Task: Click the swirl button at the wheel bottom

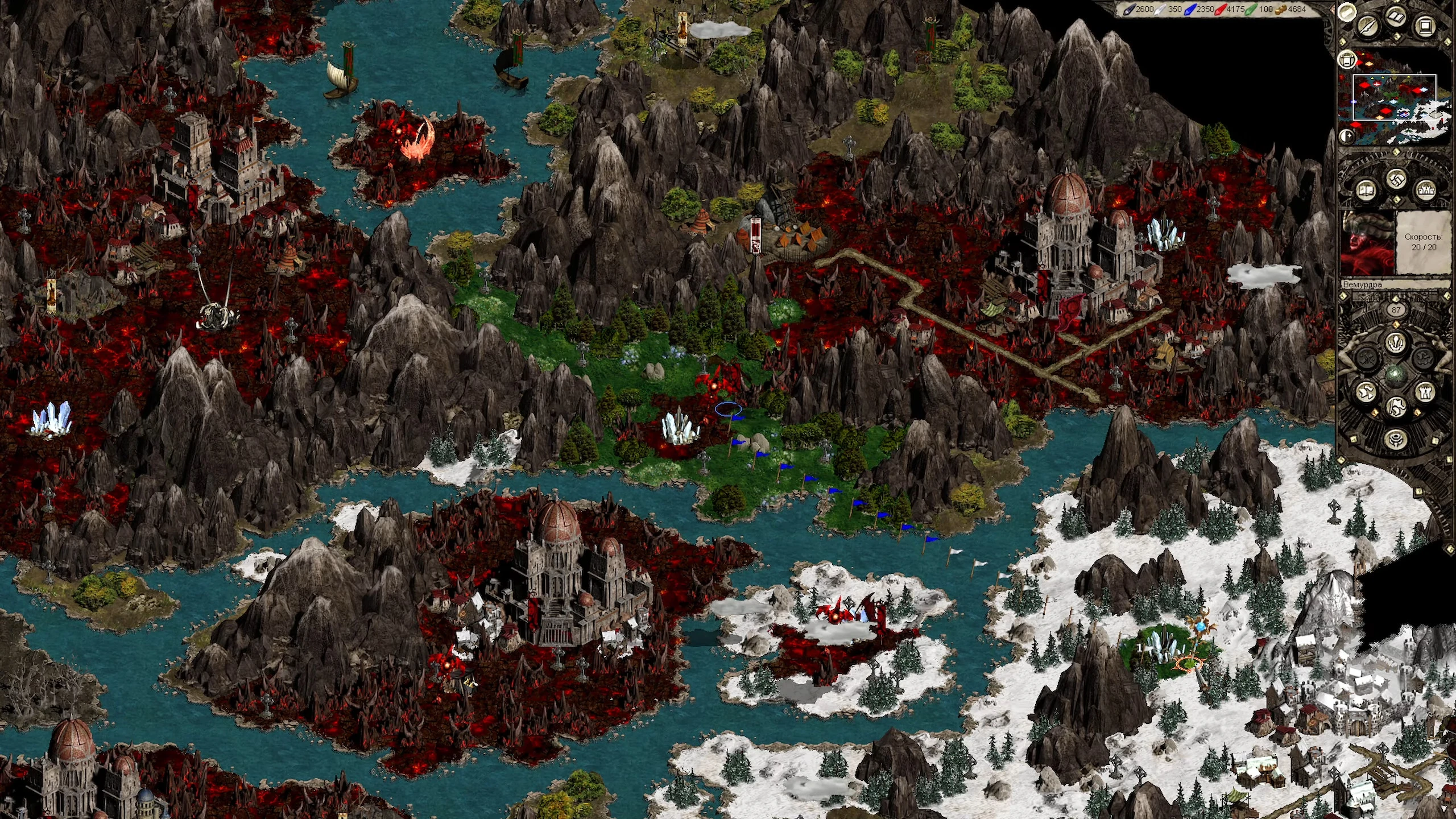Action: coord(1395,439)
